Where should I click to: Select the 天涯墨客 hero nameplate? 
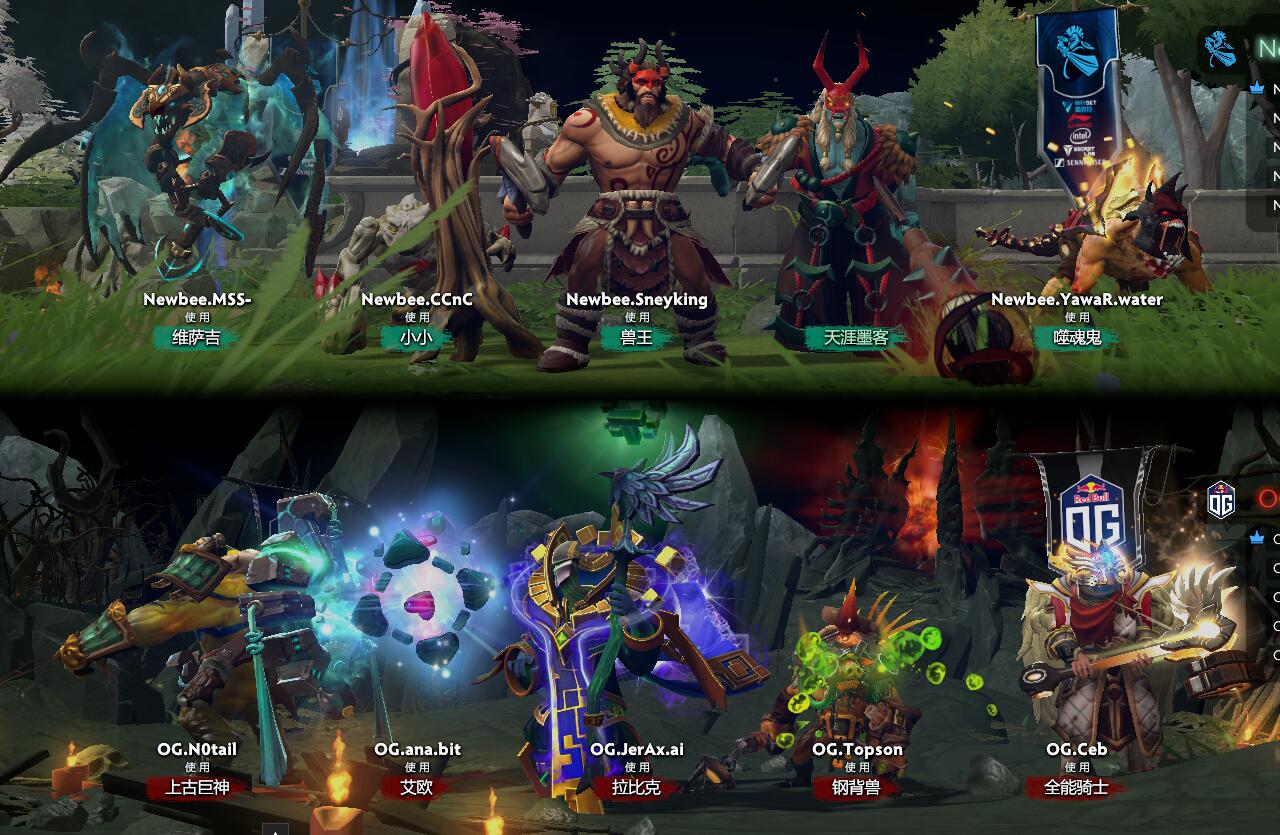[x=856, y=338]
